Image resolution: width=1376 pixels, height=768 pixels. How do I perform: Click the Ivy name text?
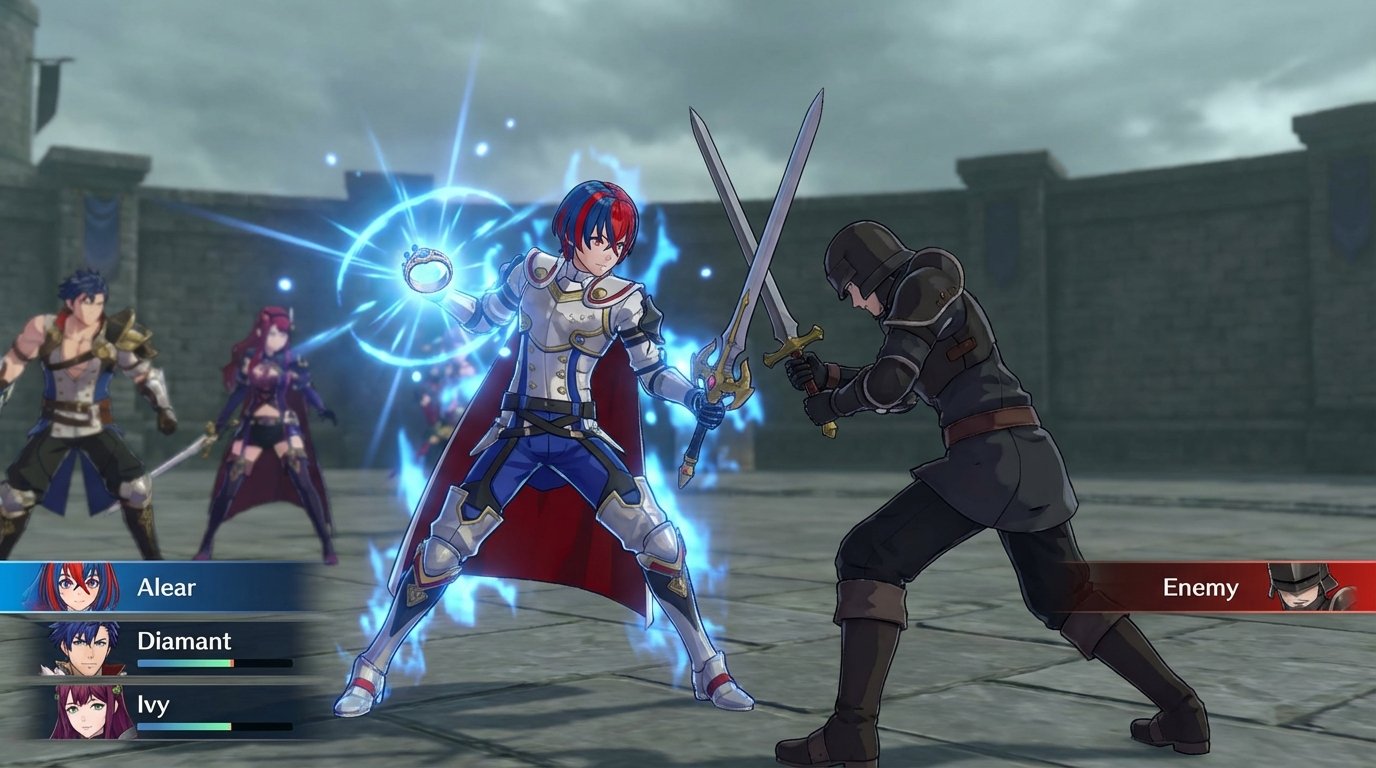coord(152,704)
